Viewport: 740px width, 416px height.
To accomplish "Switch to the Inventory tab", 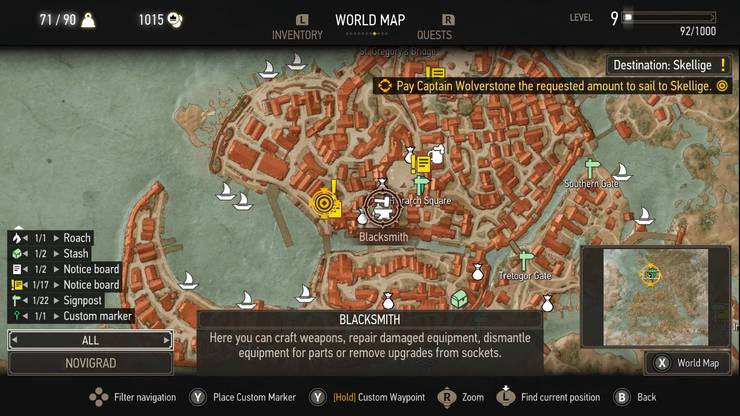I will point(297,35).
